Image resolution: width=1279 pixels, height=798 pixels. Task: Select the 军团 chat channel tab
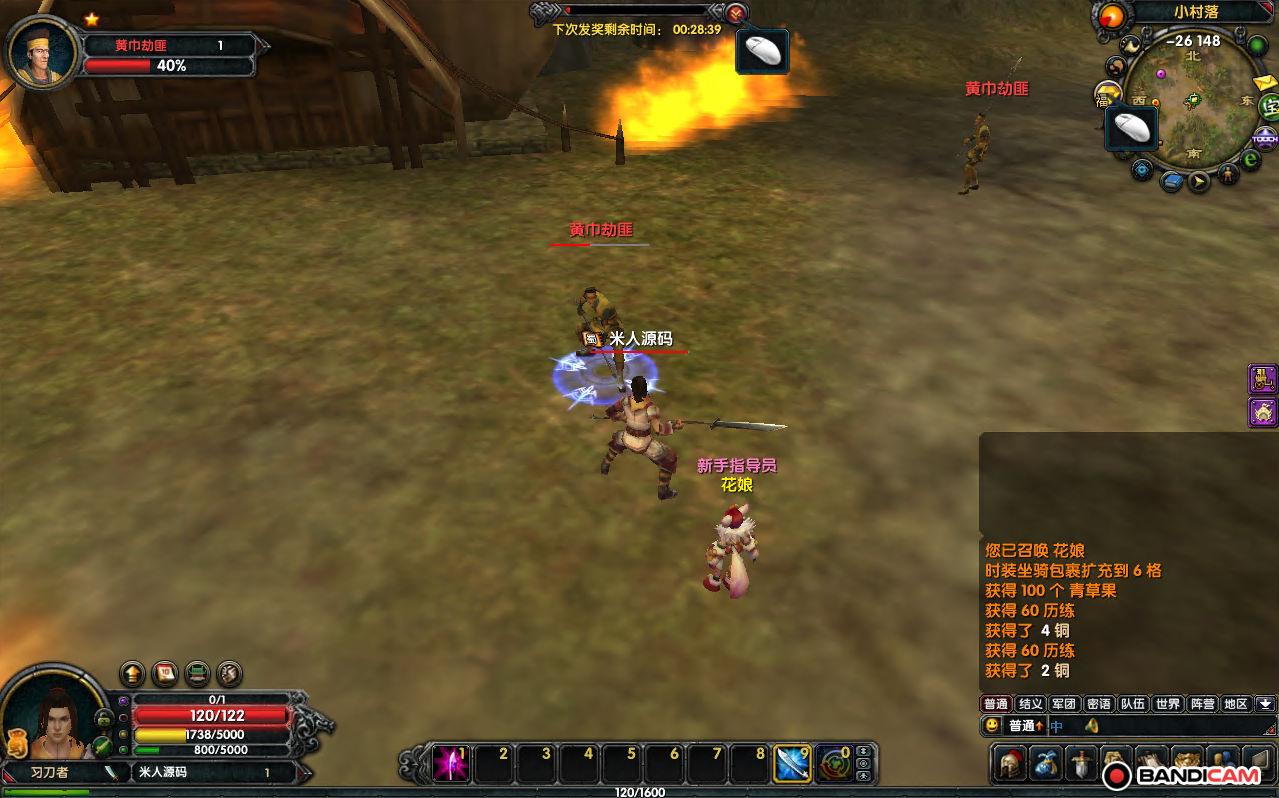tap(1064, 704)
